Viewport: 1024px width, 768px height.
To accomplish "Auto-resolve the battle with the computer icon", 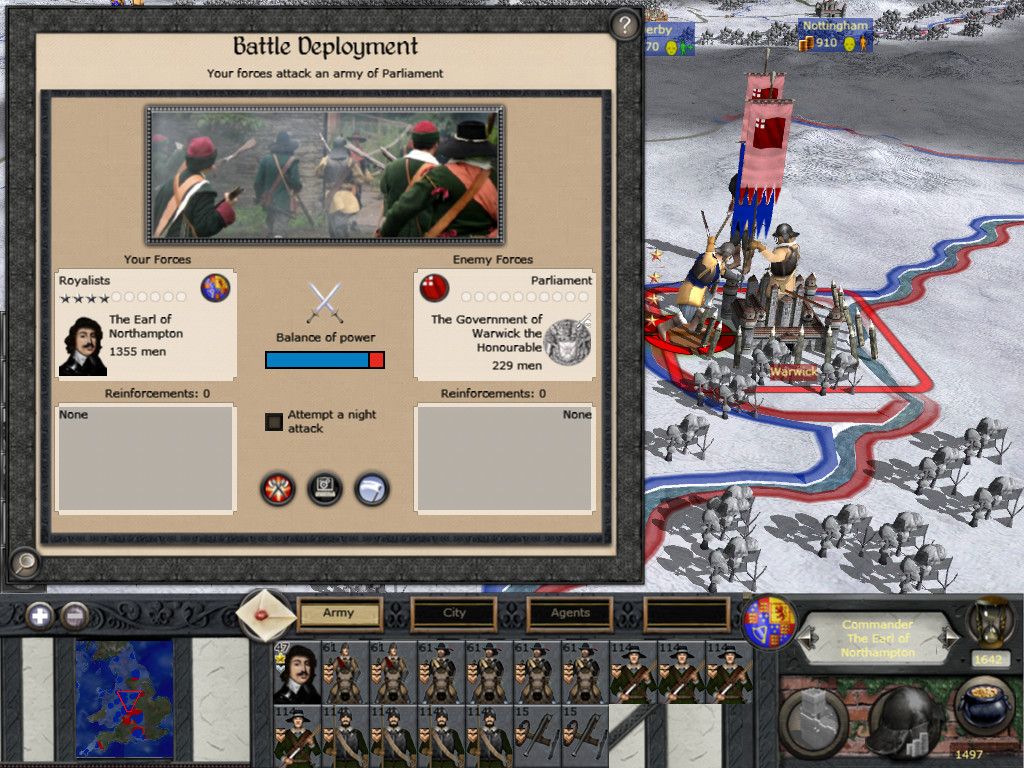I will [325, 489].
